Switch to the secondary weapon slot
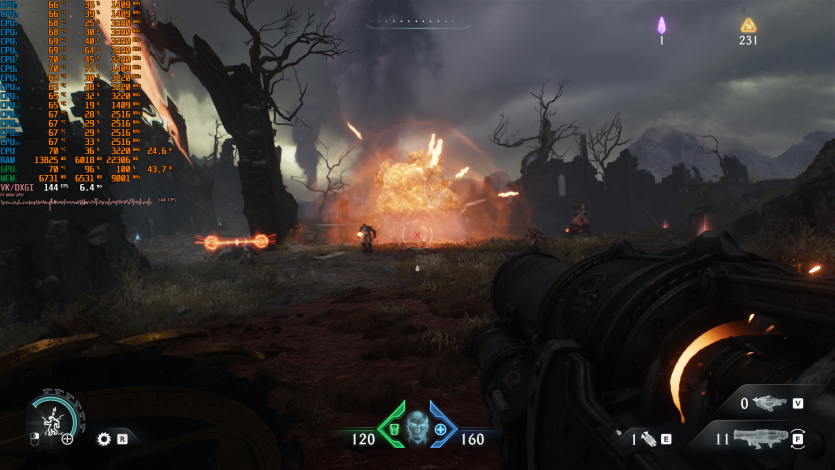Viewport: 835px width, 470px height. (768, 404)
